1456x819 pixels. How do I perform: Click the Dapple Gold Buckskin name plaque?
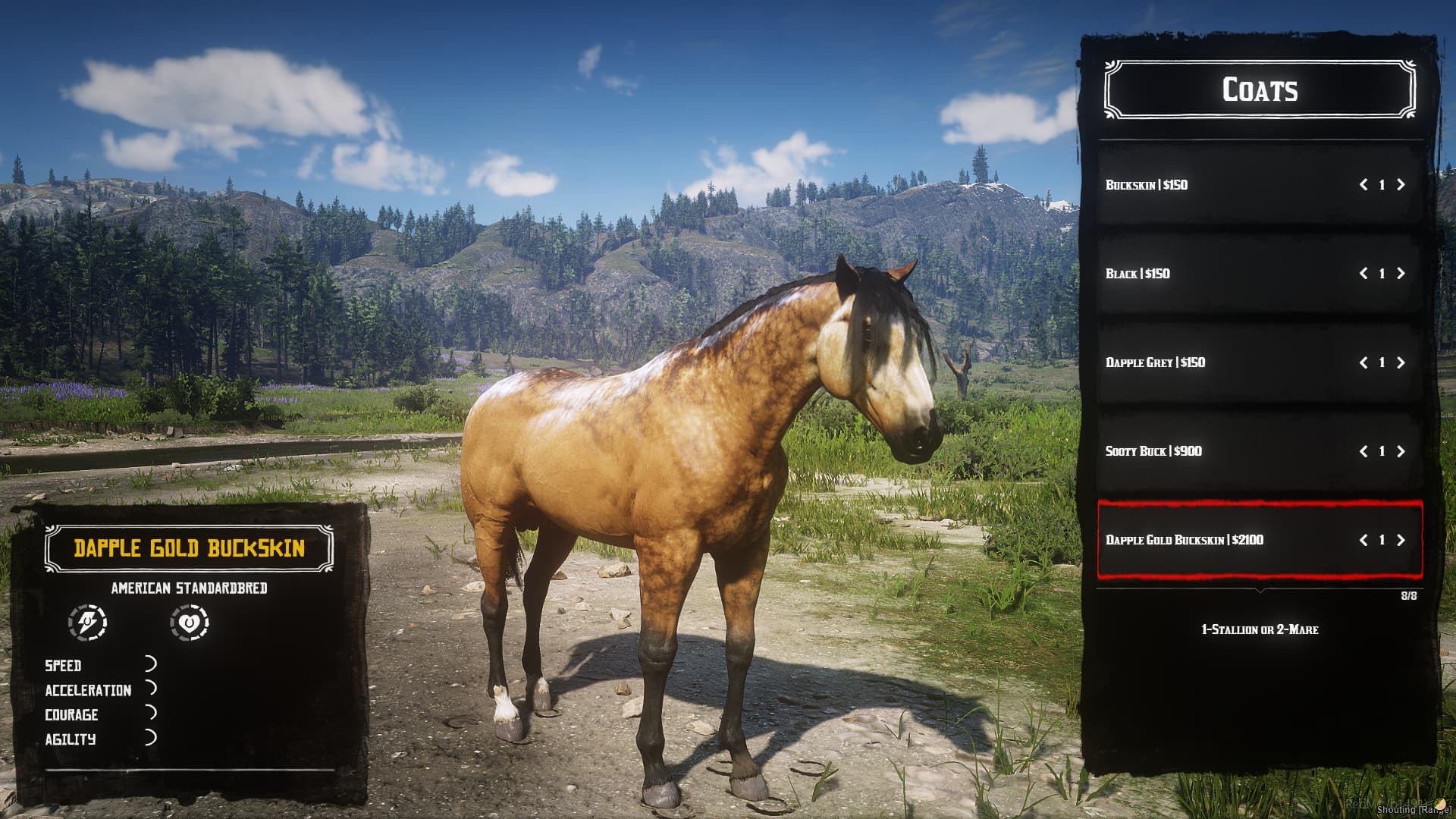coord(191,548)
